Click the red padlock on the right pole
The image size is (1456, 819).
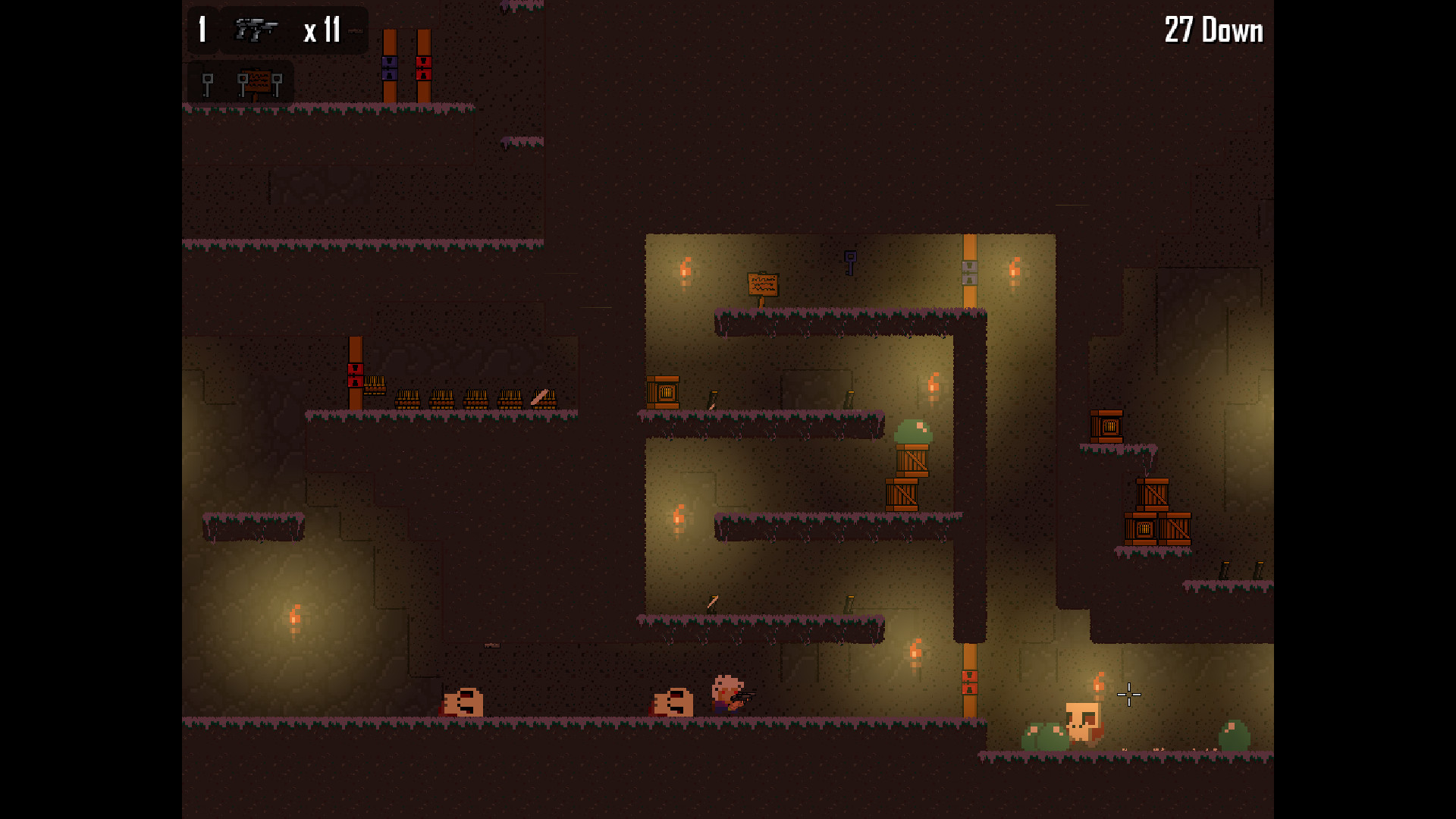(423, 68)
